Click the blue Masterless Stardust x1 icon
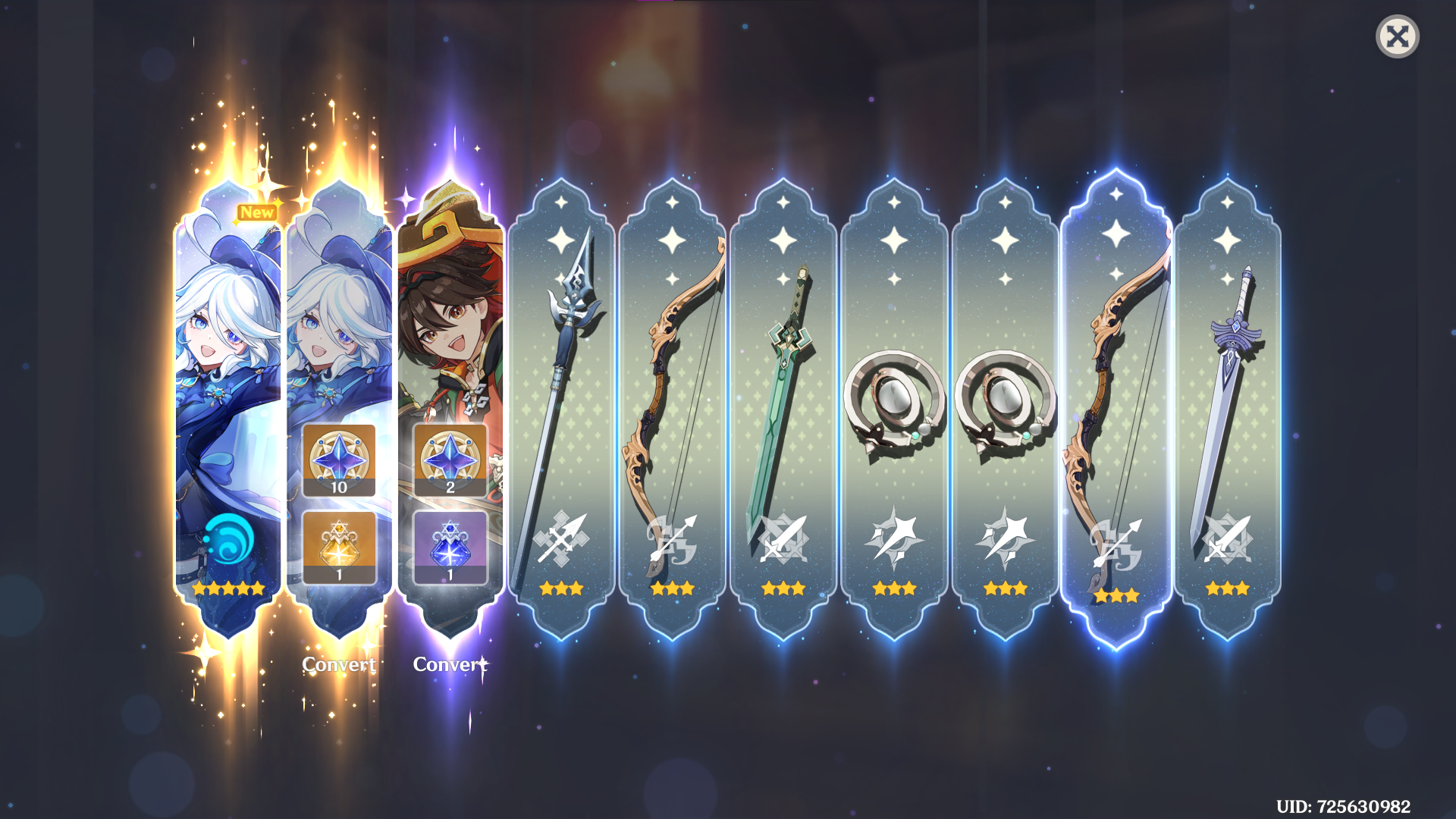Viewport: 1456px width, 819px height. (x=450, y=544)
